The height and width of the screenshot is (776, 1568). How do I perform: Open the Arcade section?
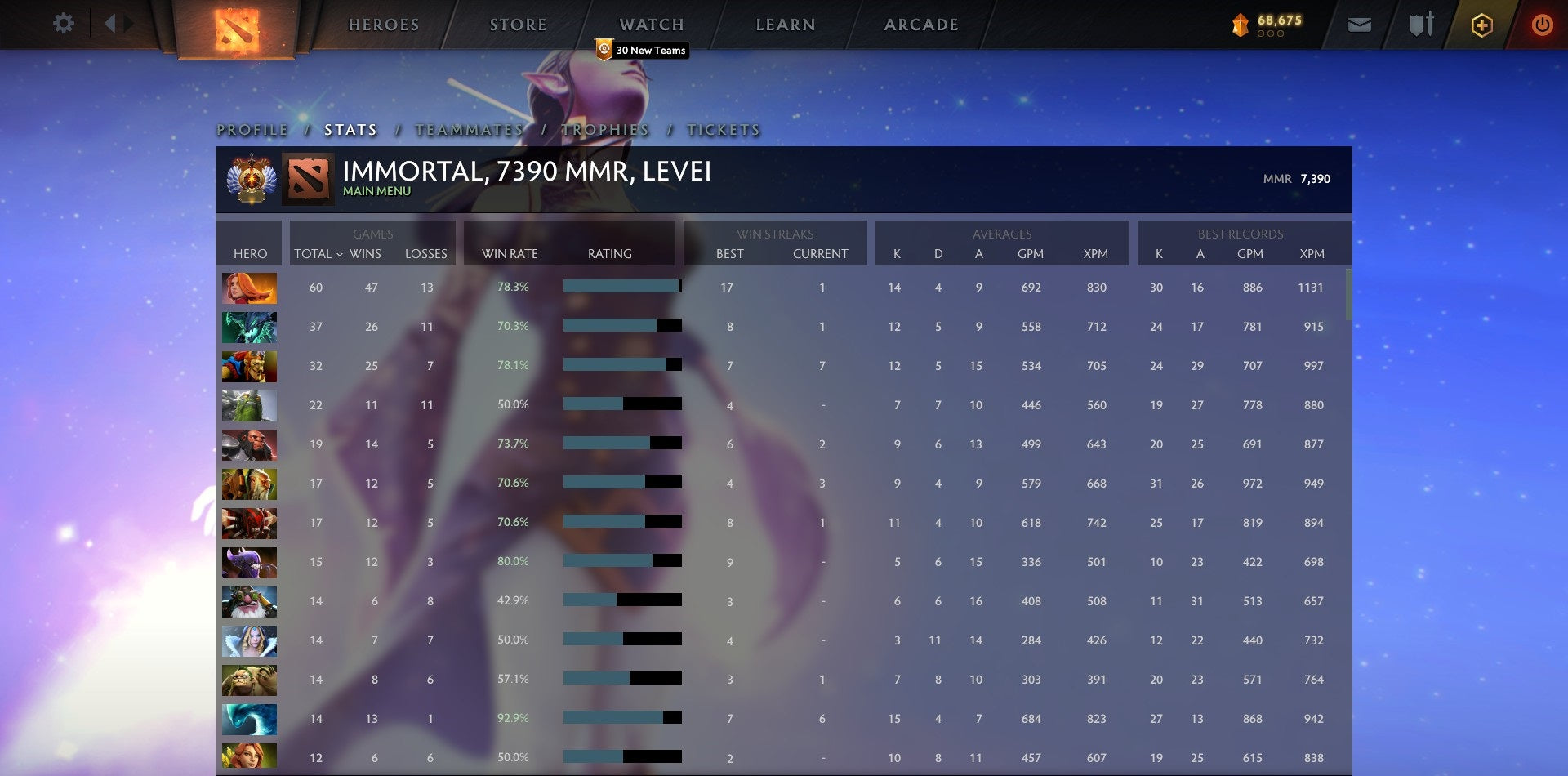[920, 24]
